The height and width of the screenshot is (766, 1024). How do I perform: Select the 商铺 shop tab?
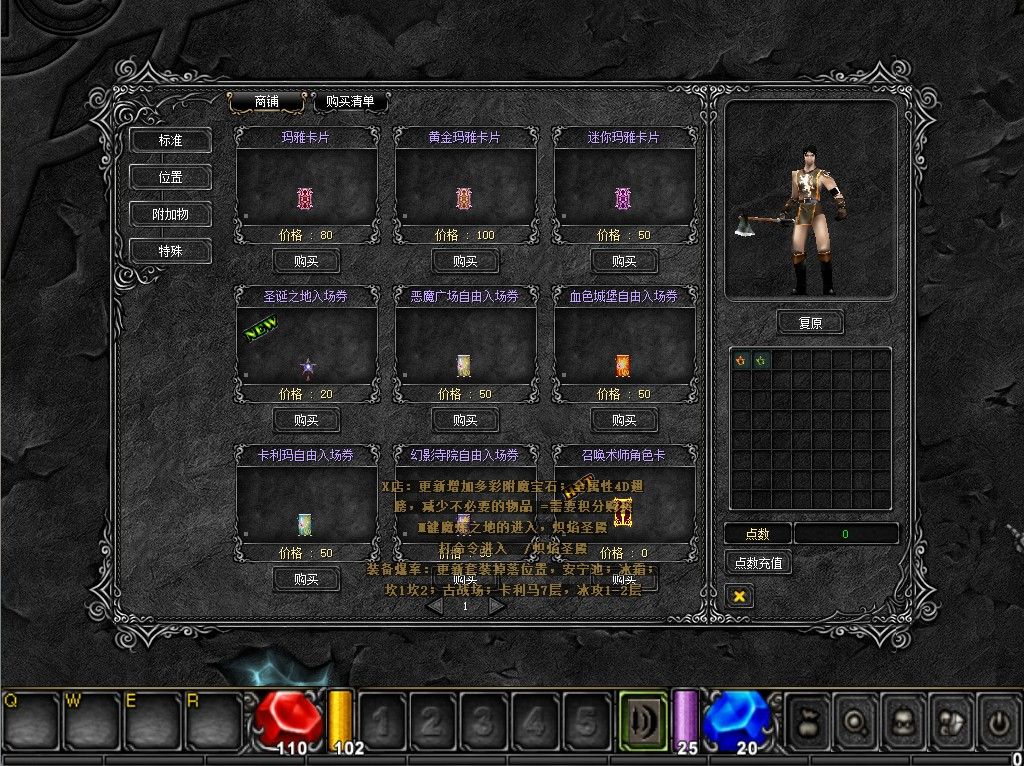[x=266, y=101]
